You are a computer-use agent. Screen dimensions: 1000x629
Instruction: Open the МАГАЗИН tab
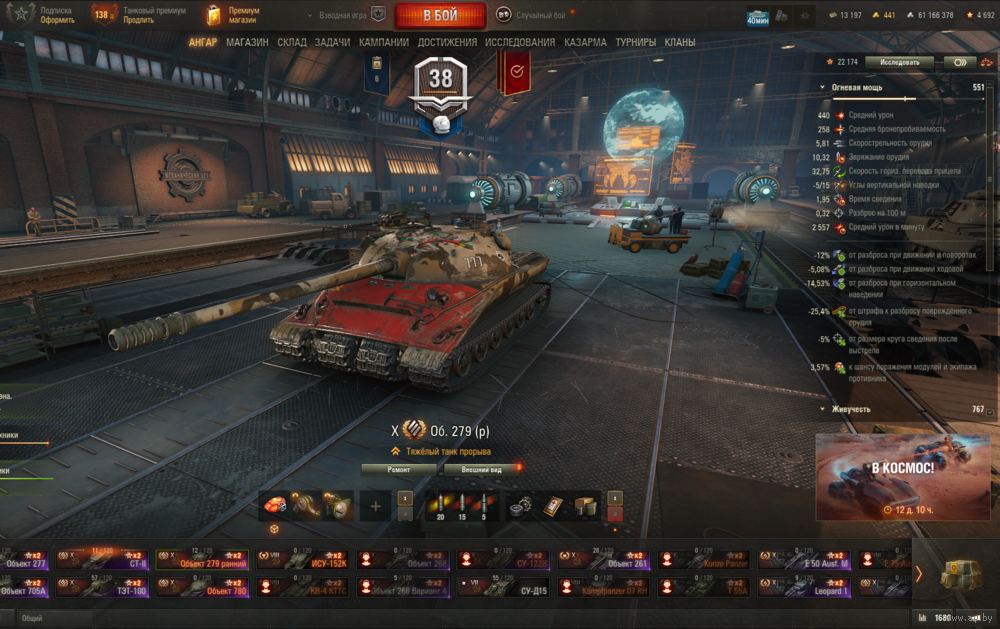tap(247, 42)
